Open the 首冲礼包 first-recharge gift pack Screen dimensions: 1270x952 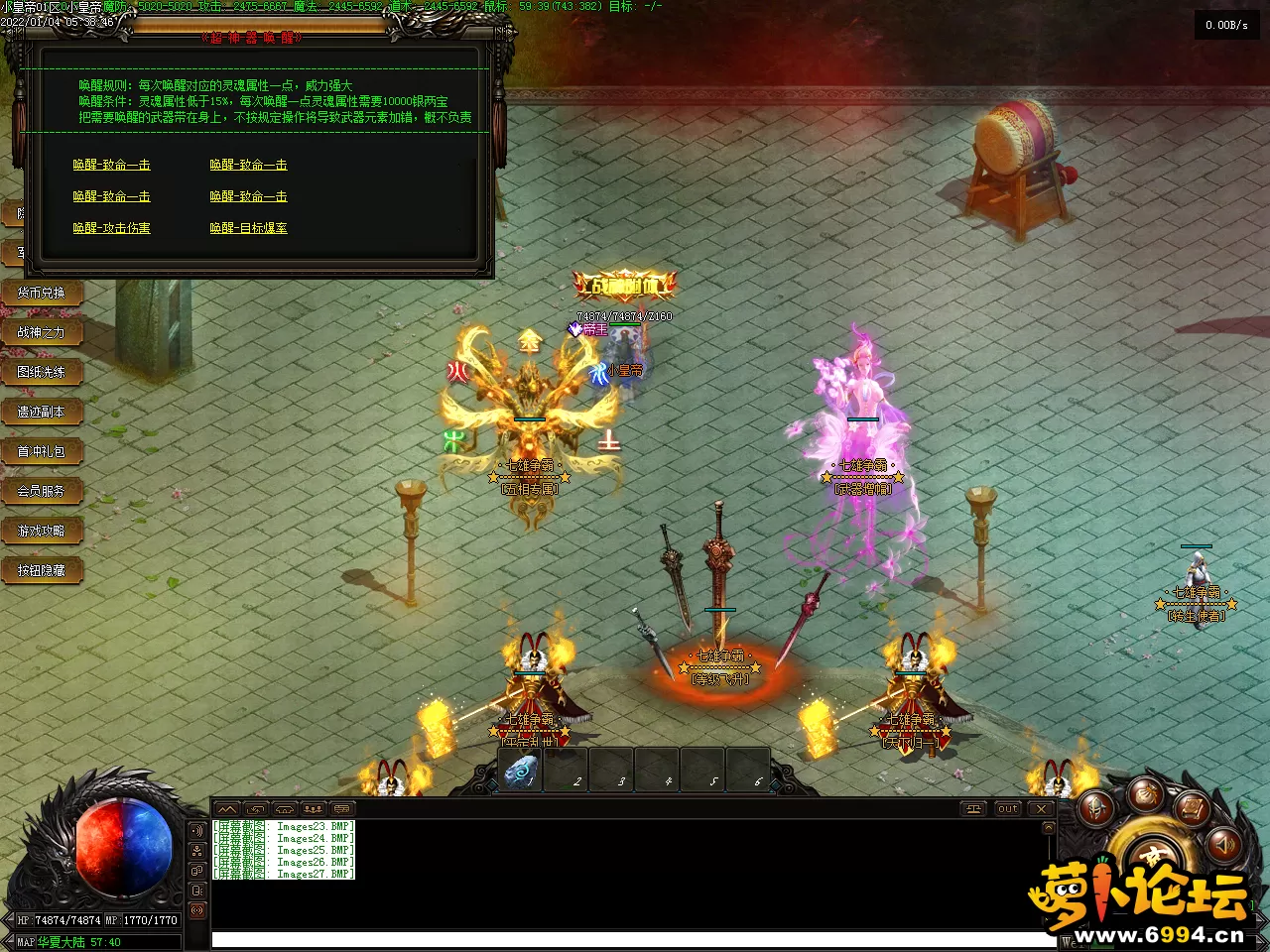coord(41,451)
